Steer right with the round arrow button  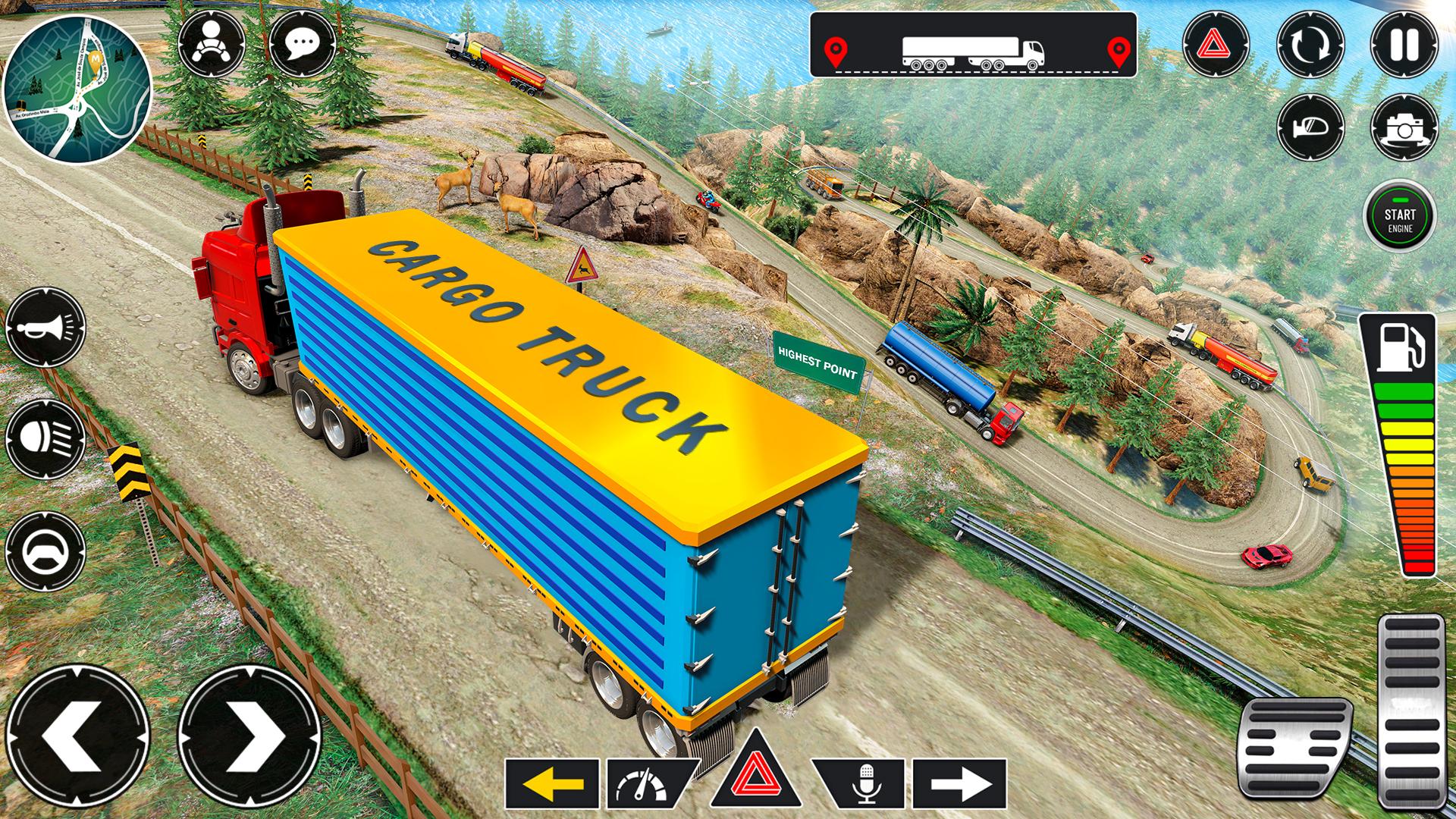249,736
